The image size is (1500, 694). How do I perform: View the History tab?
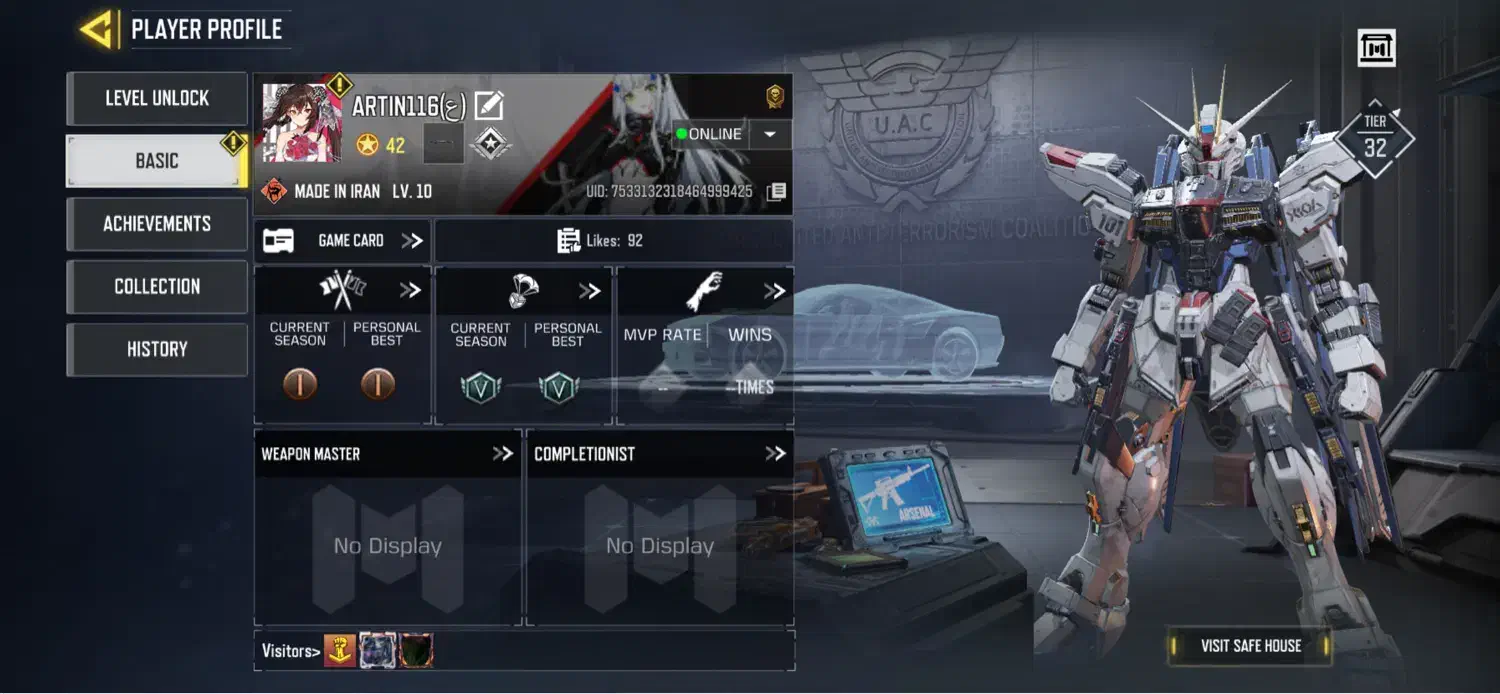[x=157, y=349]
